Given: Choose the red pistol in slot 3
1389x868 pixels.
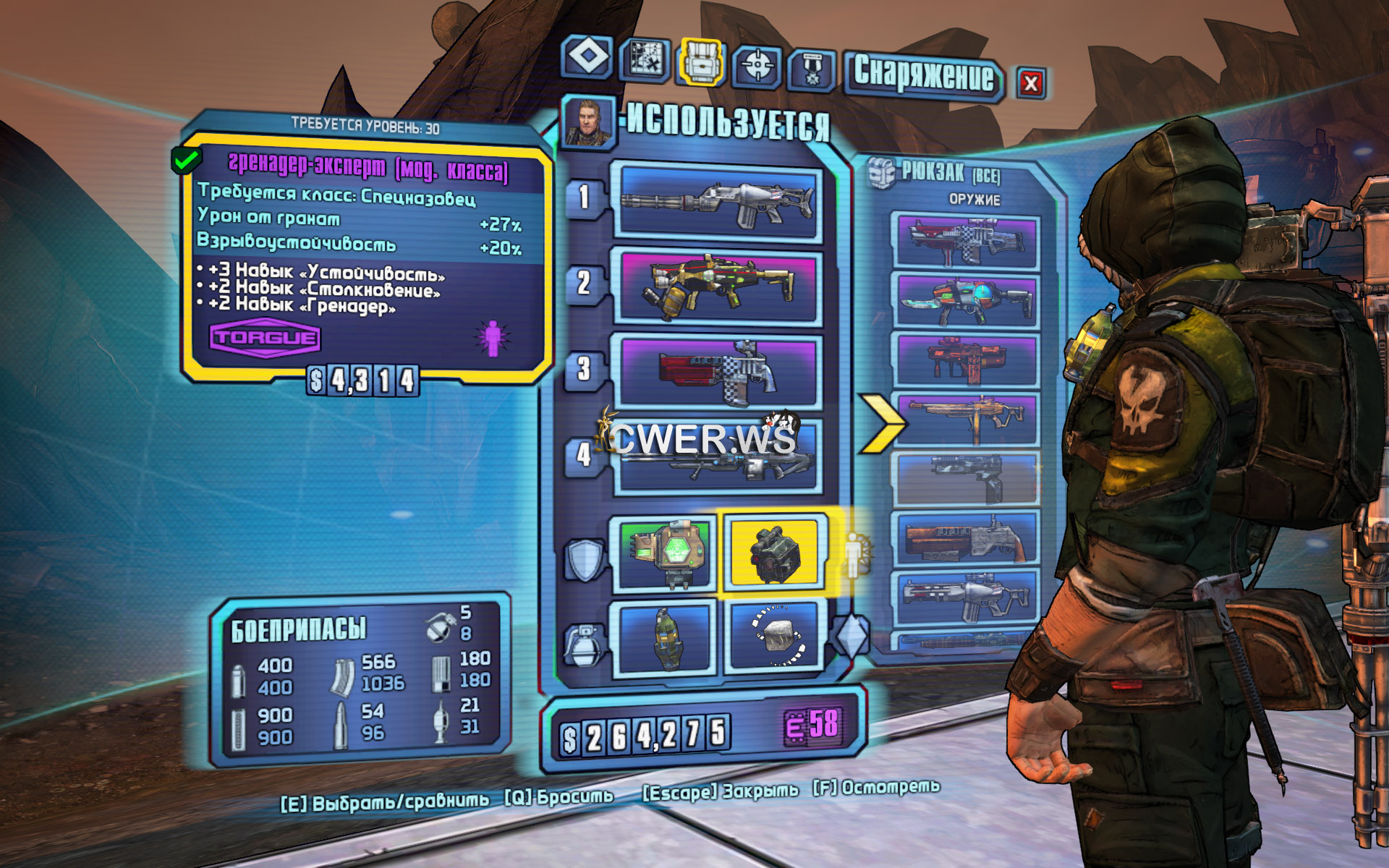Looking at the screenshot, I should (x=718, y=372).
